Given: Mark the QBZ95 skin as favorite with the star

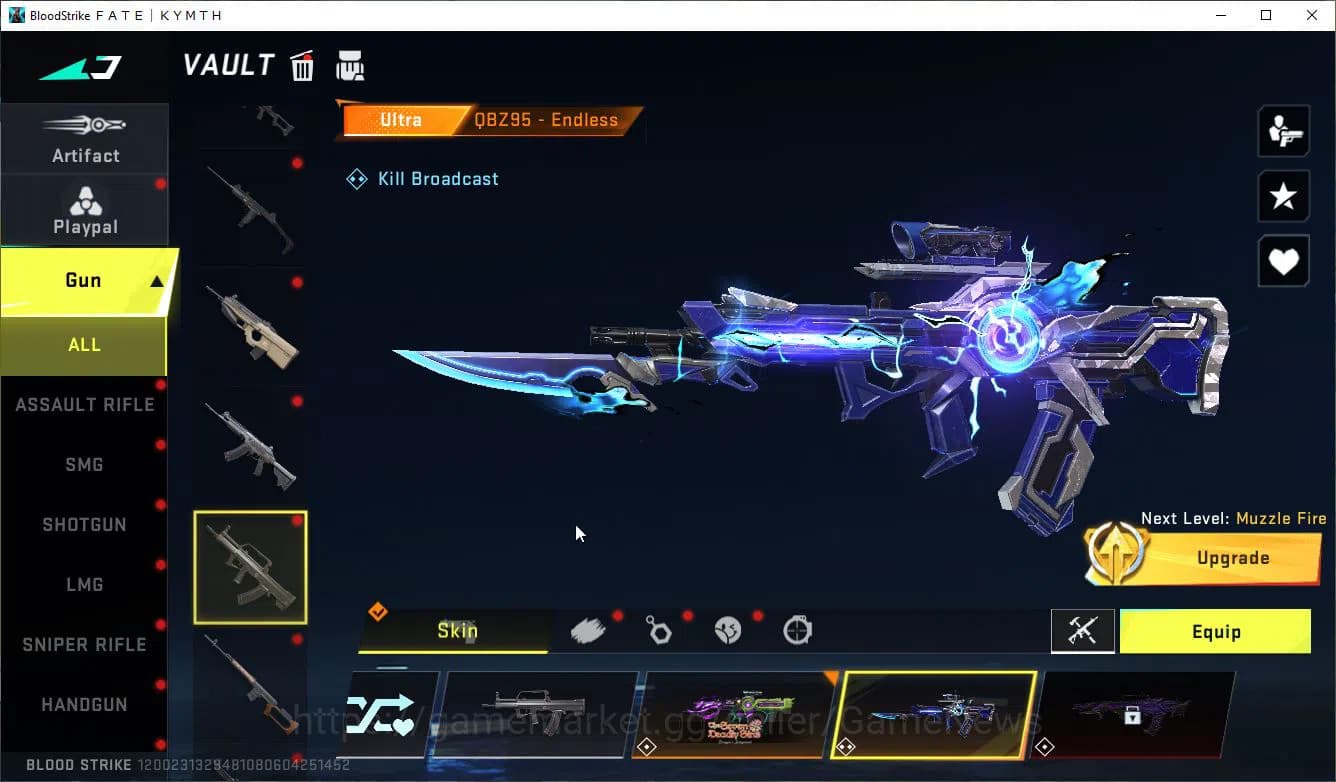Looking at the screenshot, I should click(x=1283, y=196).
